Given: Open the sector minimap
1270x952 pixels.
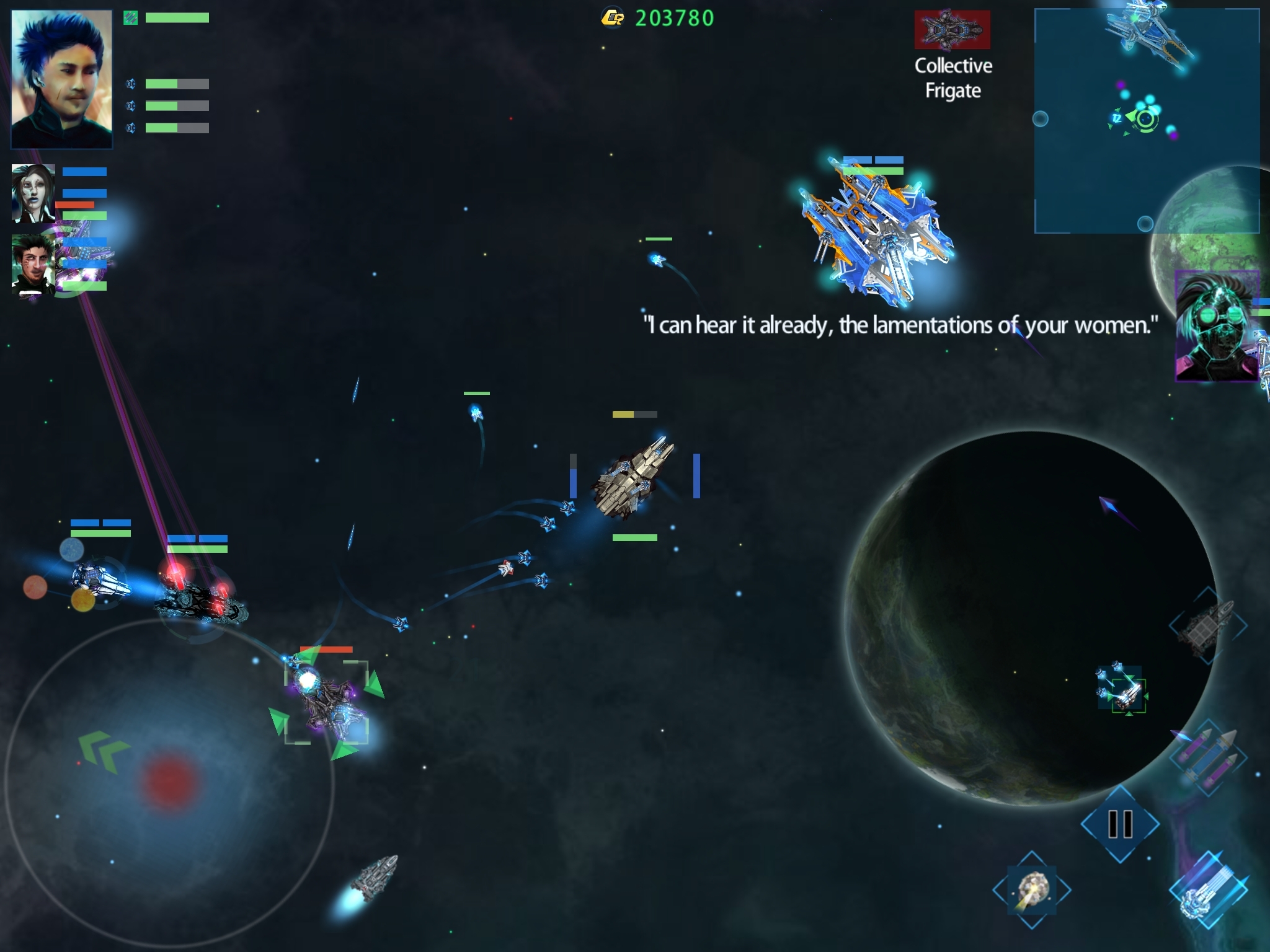Looking at the screenshot, I should (1146, 120).
